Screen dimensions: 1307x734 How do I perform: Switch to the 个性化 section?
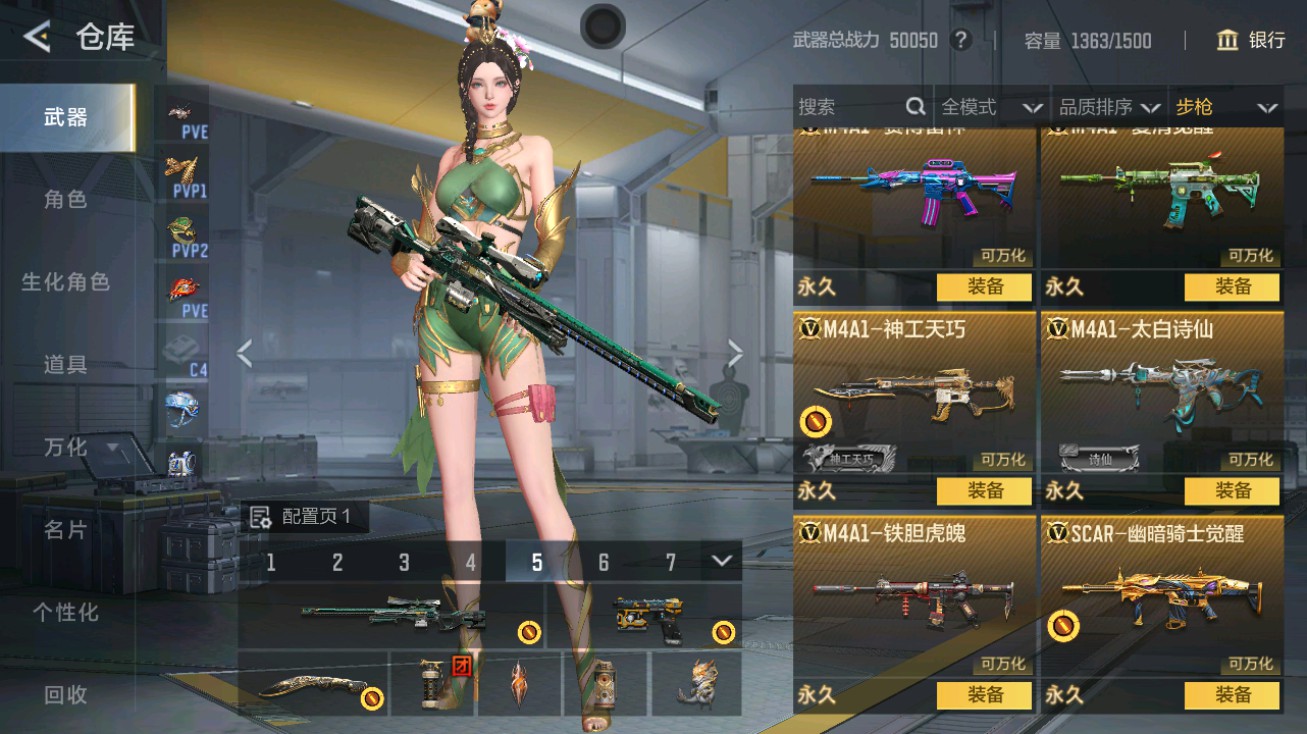[x=66, y=611]
